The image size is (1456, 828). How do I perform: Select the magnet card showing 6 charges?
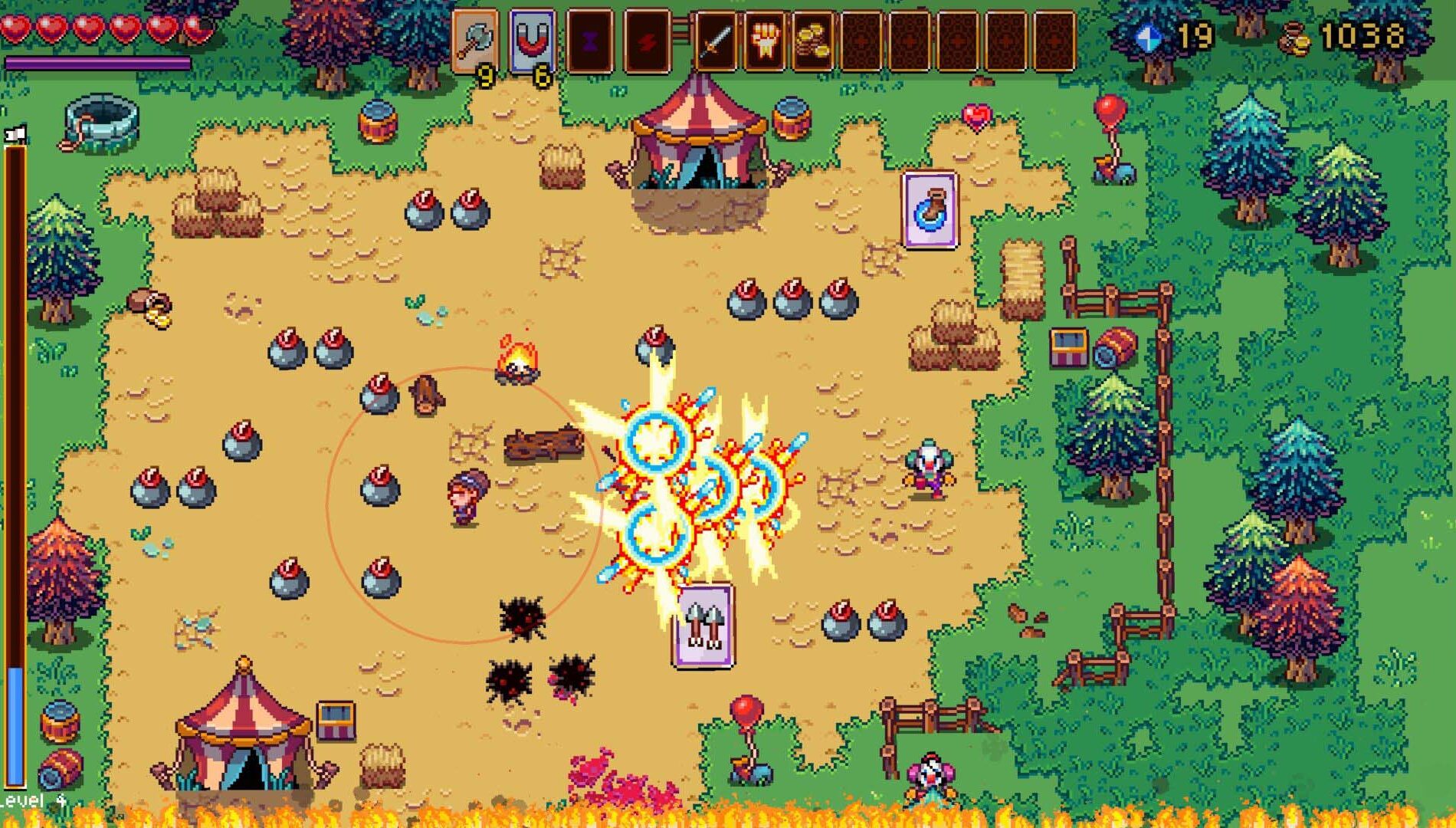click(x=533, y=38)
